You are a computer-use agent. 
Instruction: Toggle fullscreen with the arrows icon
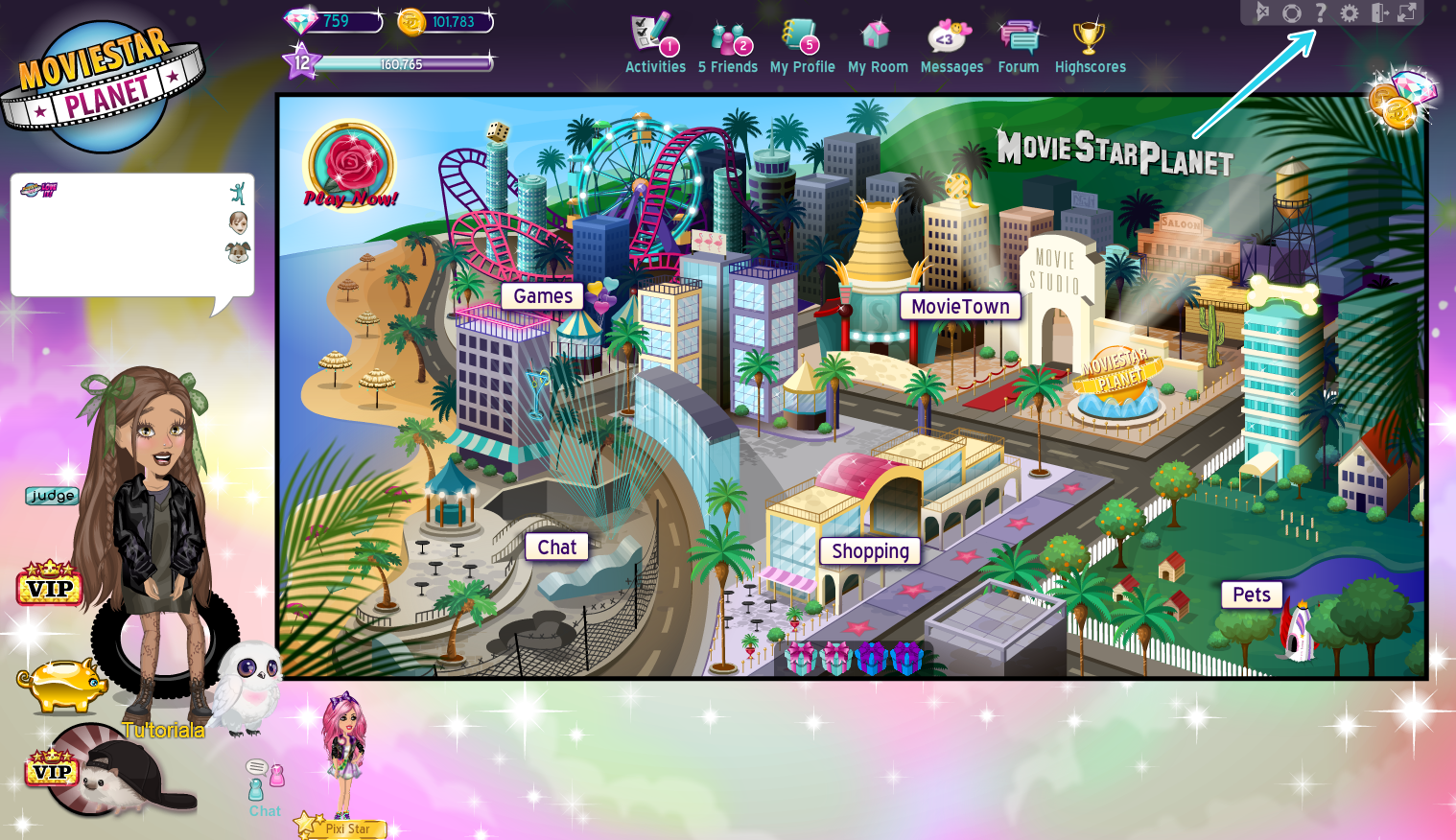pos(1407,12)
